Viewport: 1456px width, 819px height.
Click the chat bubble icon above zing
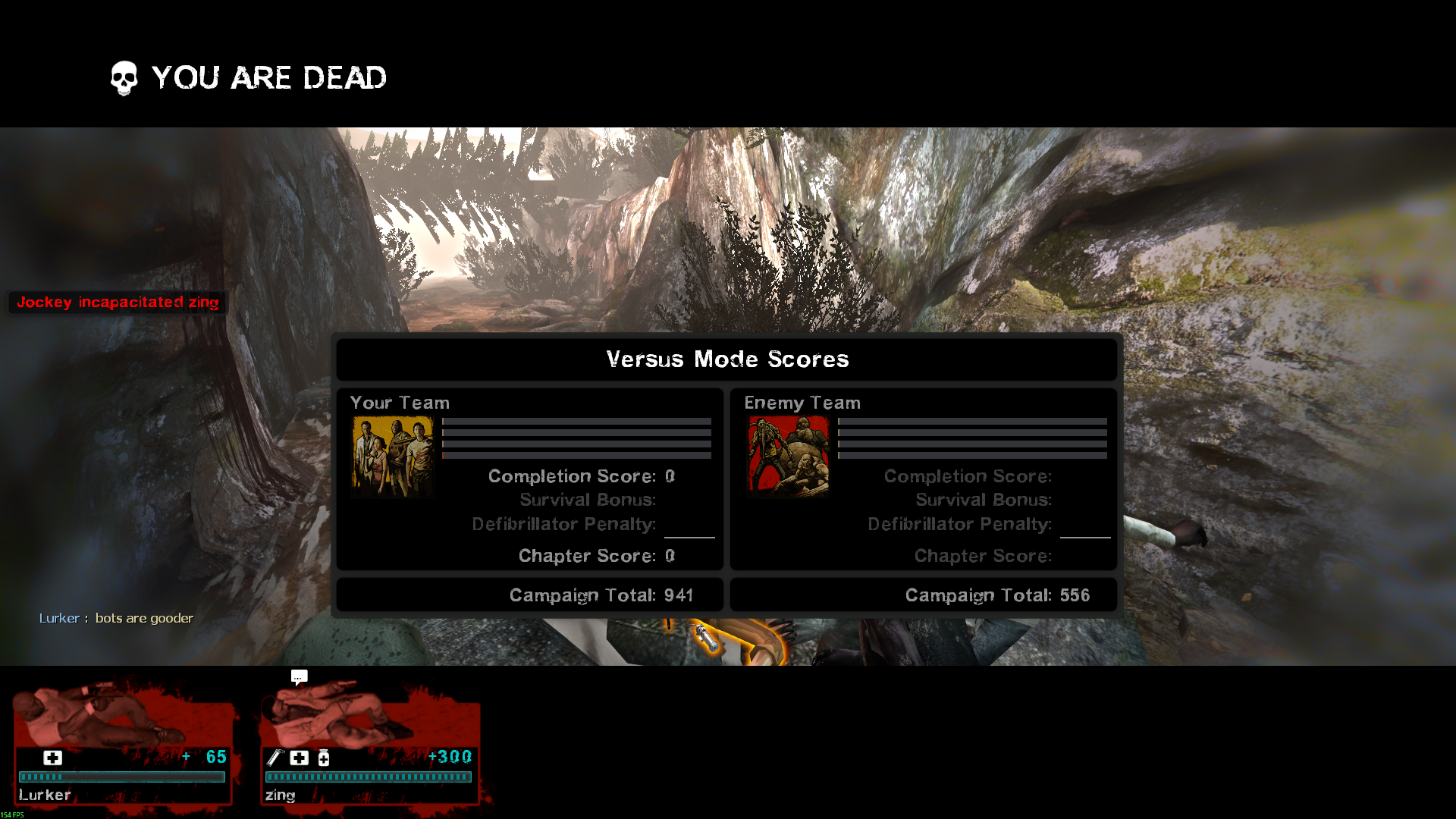tap(299, 676)
